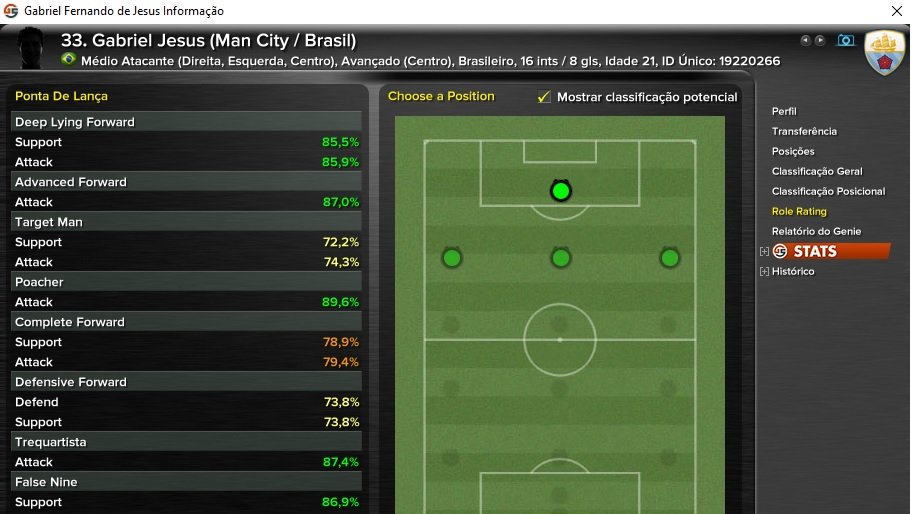
Task: Select the Poacher role row
Action: 186,282
